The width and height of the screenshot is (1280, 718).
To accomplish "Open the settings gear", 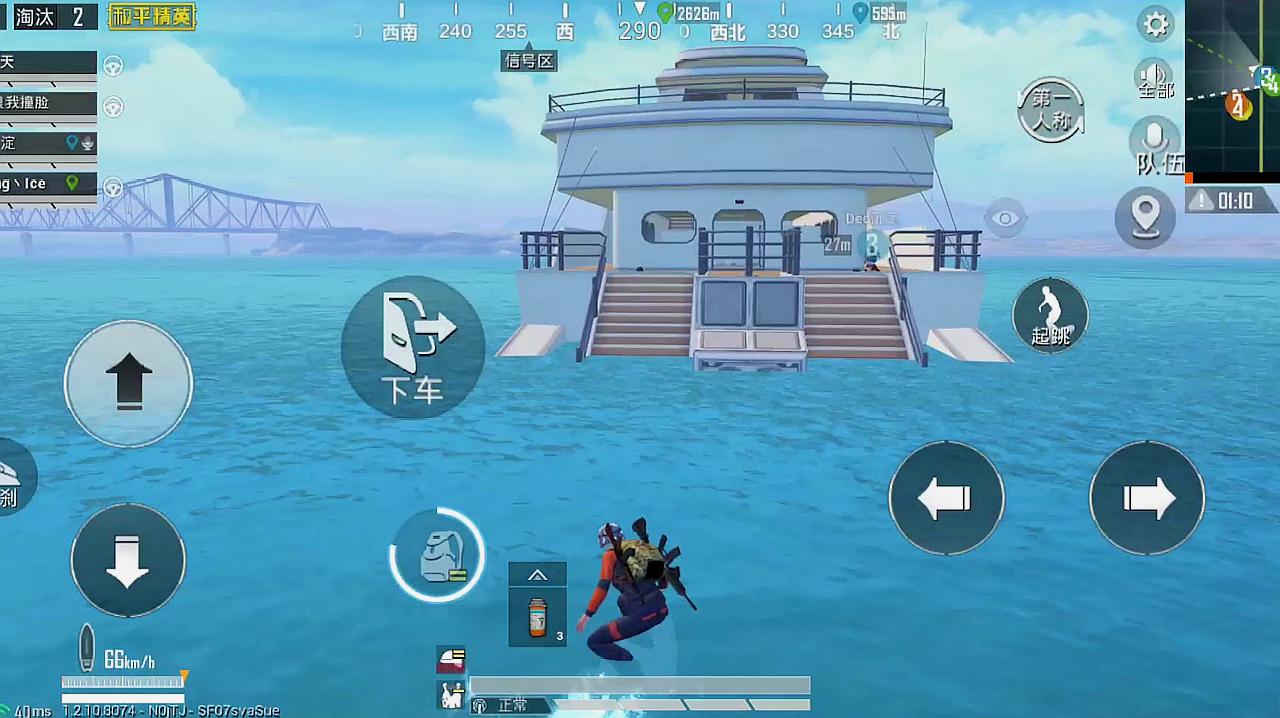I will 1157,25.
